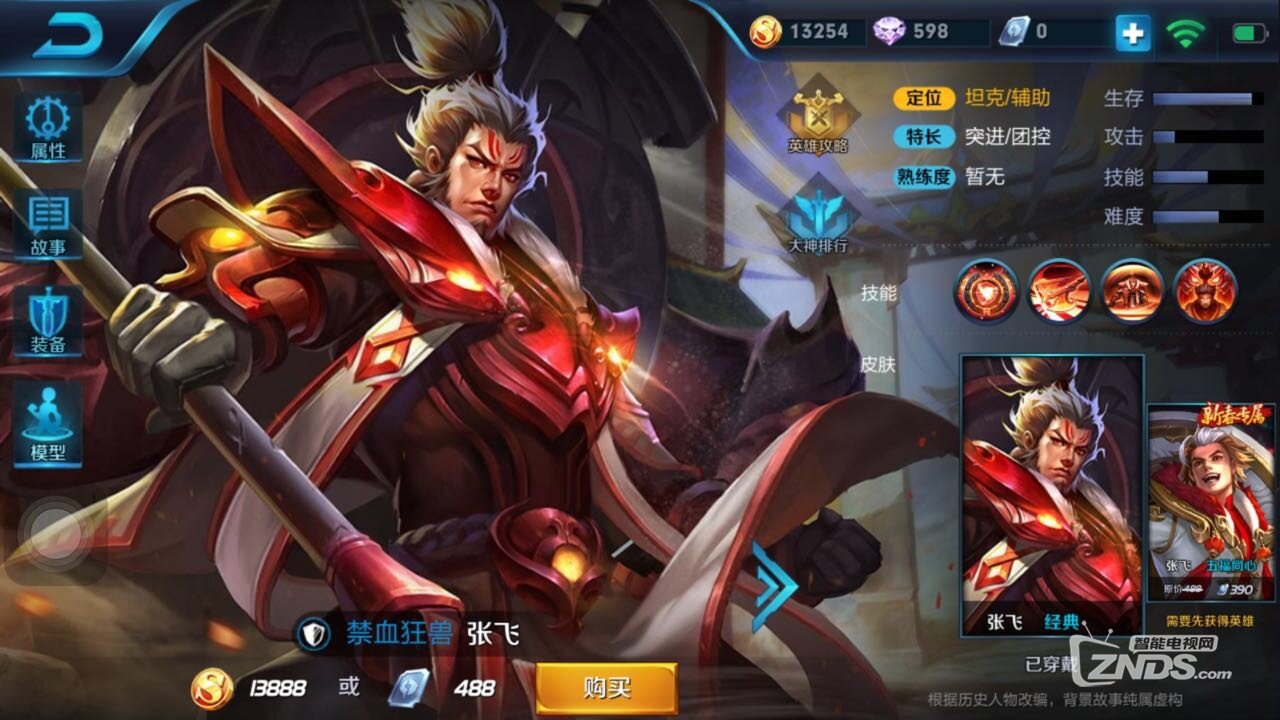Image resolution: width=1280 pixels, height=720 pixels.
Task: Choose the 五福同心 skin thumbnail
Action: click(x=1212, y=505)
